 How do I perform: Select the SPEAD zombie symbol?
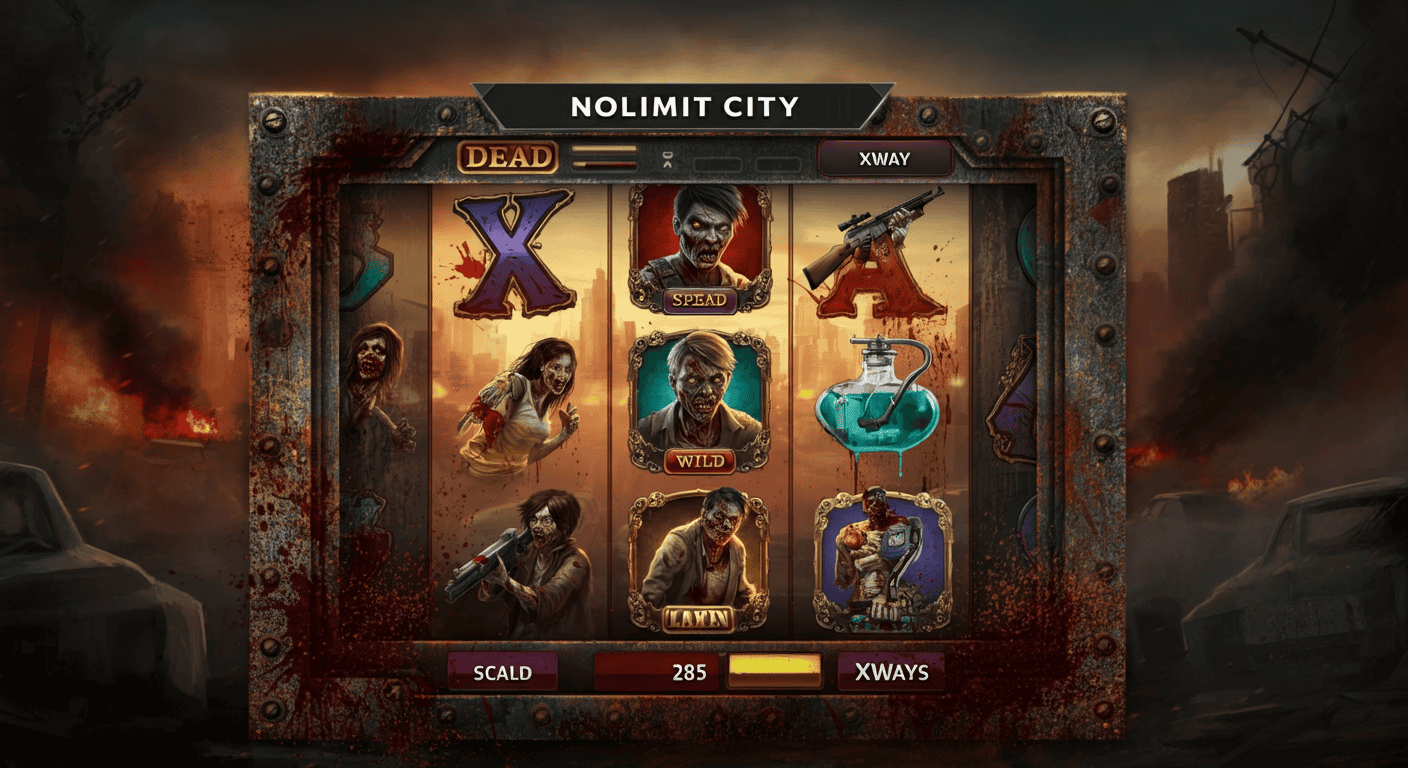pyautogui.click(x=700, y=248)
